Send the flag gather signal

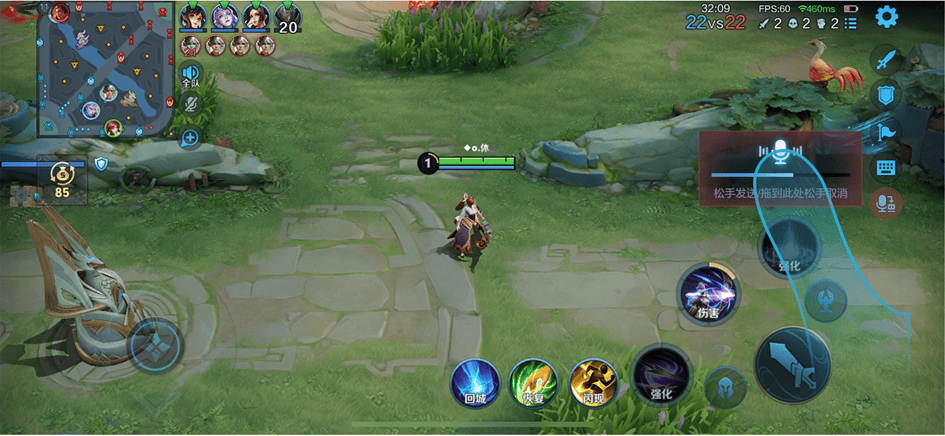pos(885,131)
